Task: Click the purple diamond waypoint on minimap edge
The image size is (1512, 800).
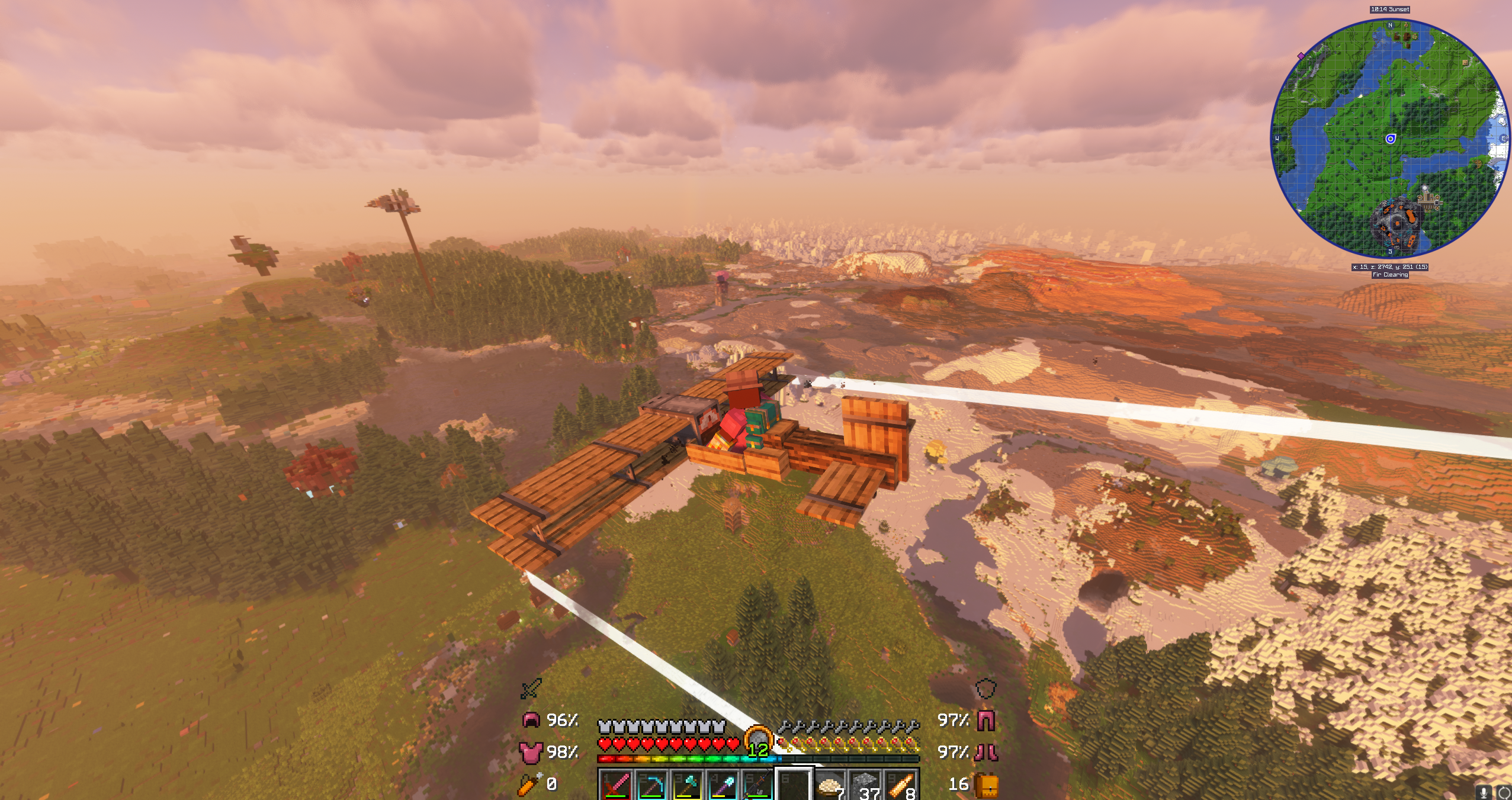Action: point(1301,56)
